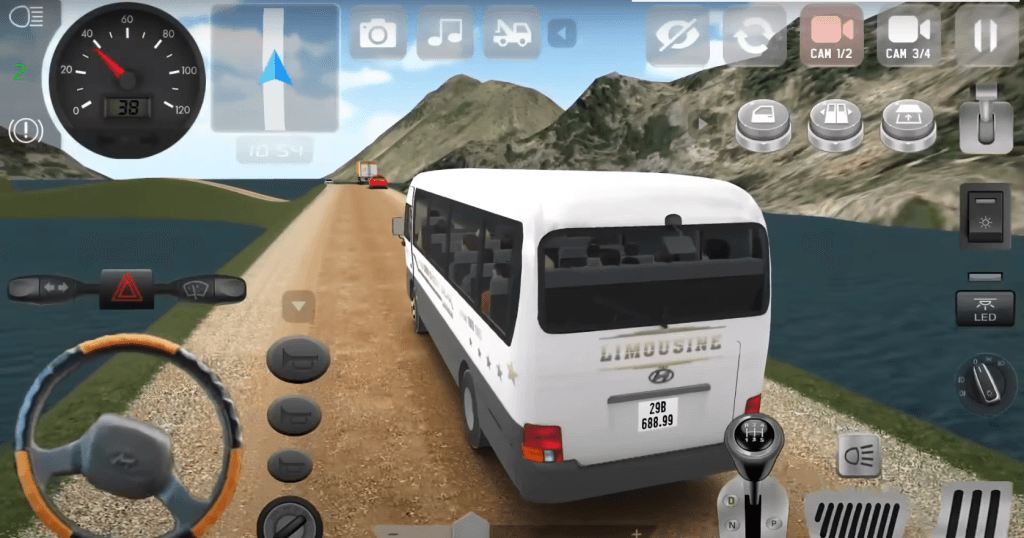Turn on the red hazard warning lights
Image resolution: width=1024 pixels, height=538 pixels.
pyautogui.click(x=126, y=289)
